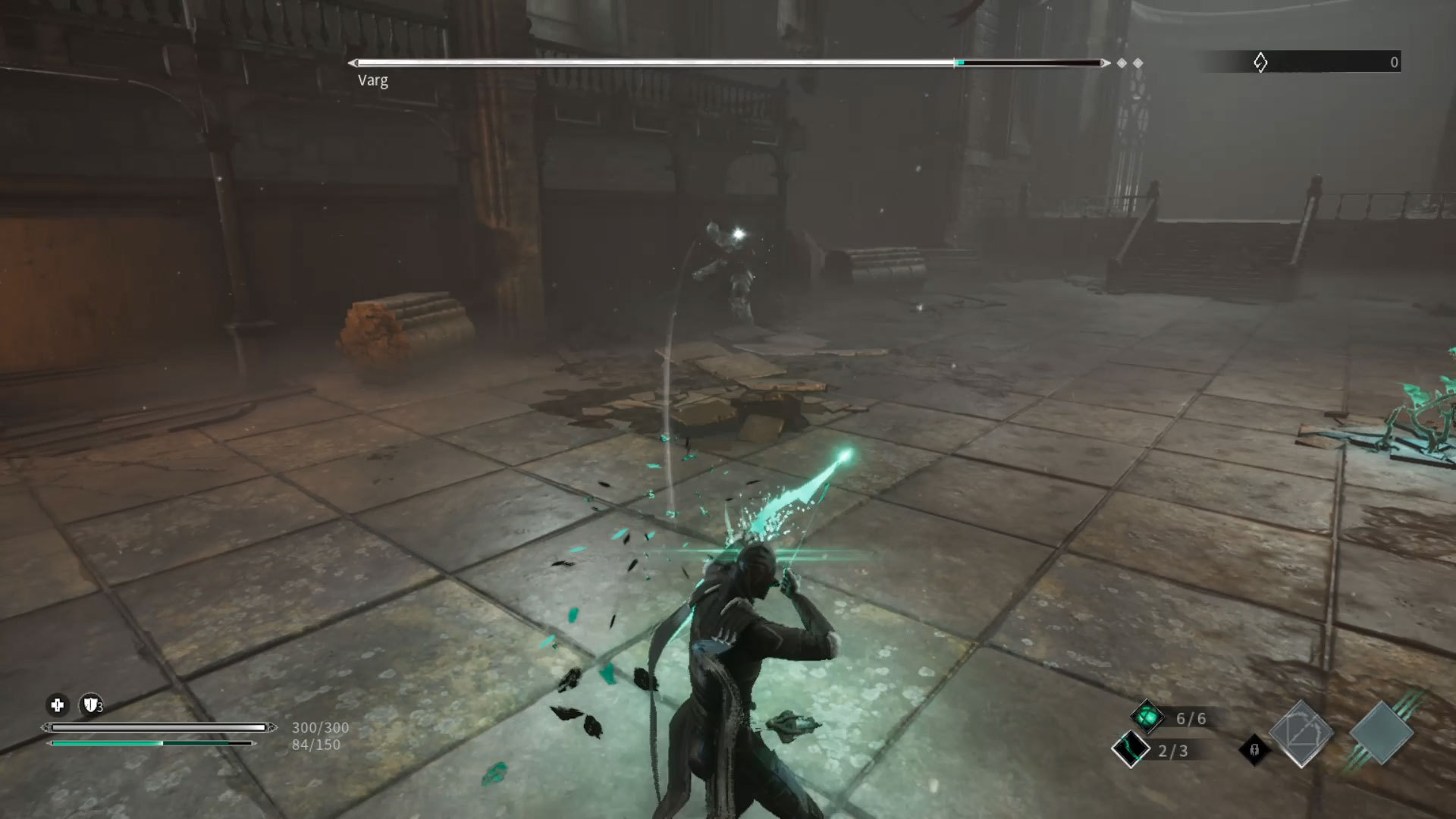Select the feather dart icon

click(x=1130, y=749)
